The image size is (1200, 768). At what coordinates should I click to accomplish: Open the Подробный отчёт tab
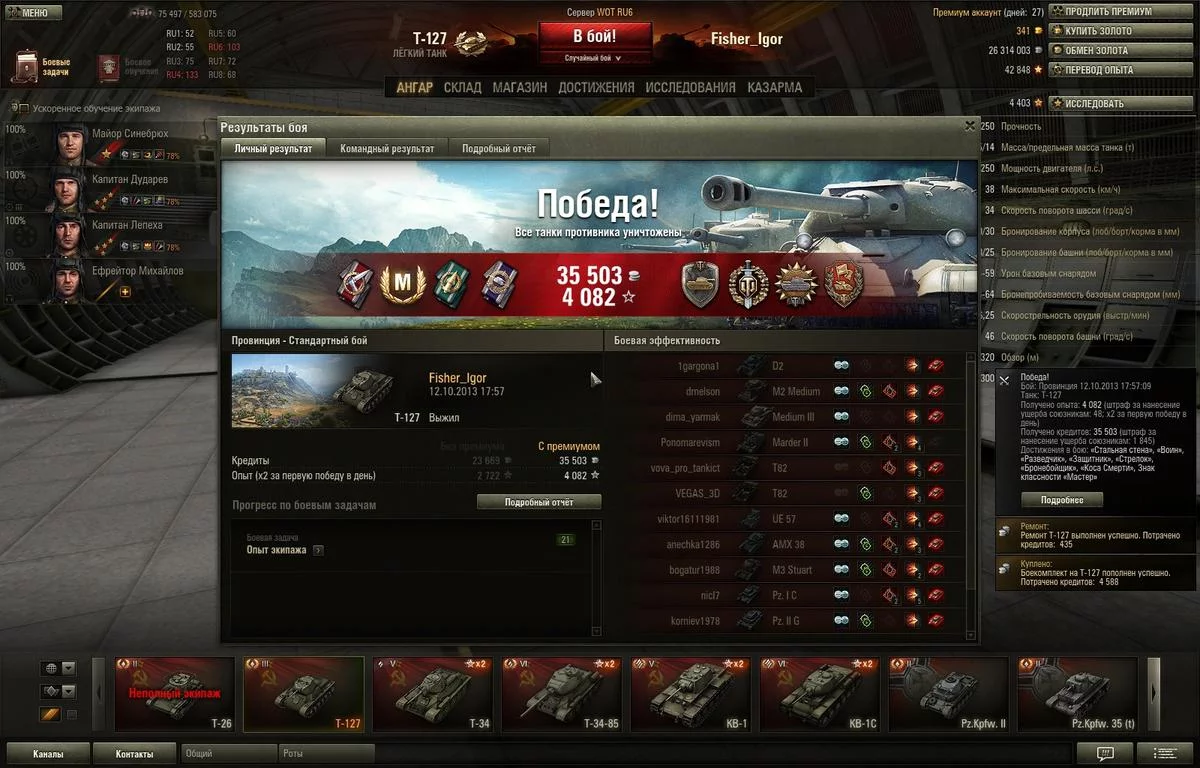[x=498, y=149]
